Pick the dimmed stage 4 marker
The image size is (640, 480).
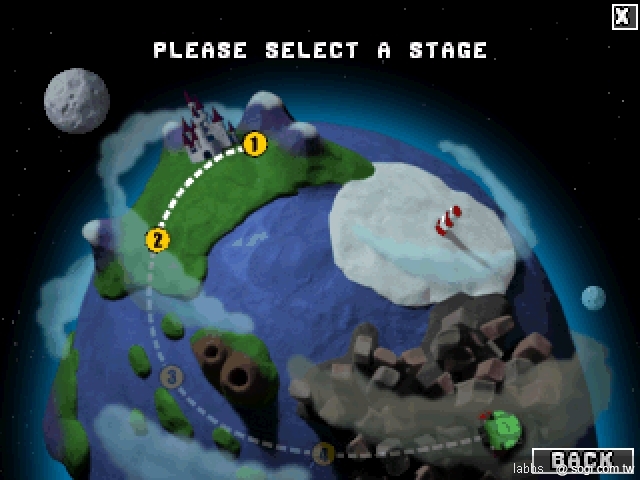pyautogui.click(x=323, y=453)
